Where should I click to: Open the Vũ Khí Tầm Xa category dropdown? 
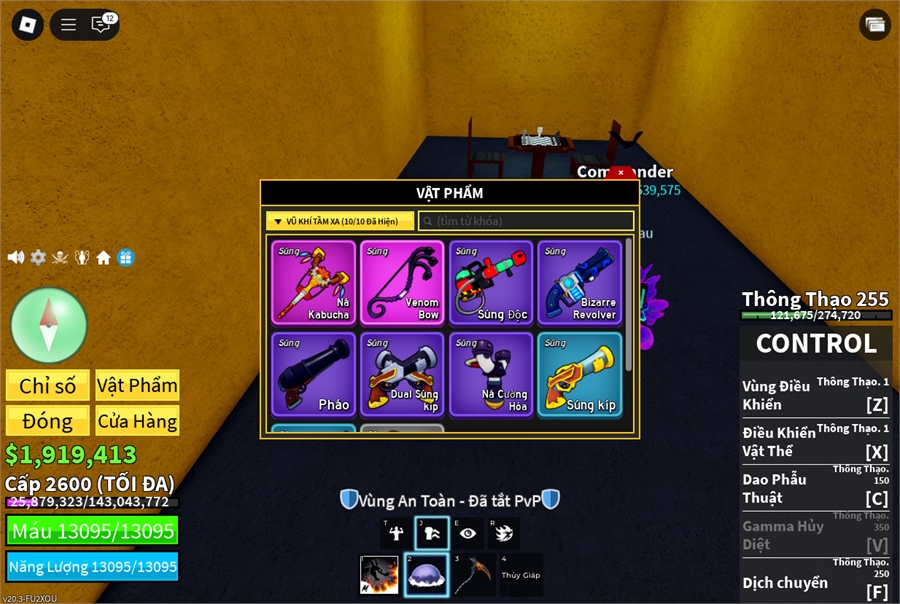click(x=340, y=221)
